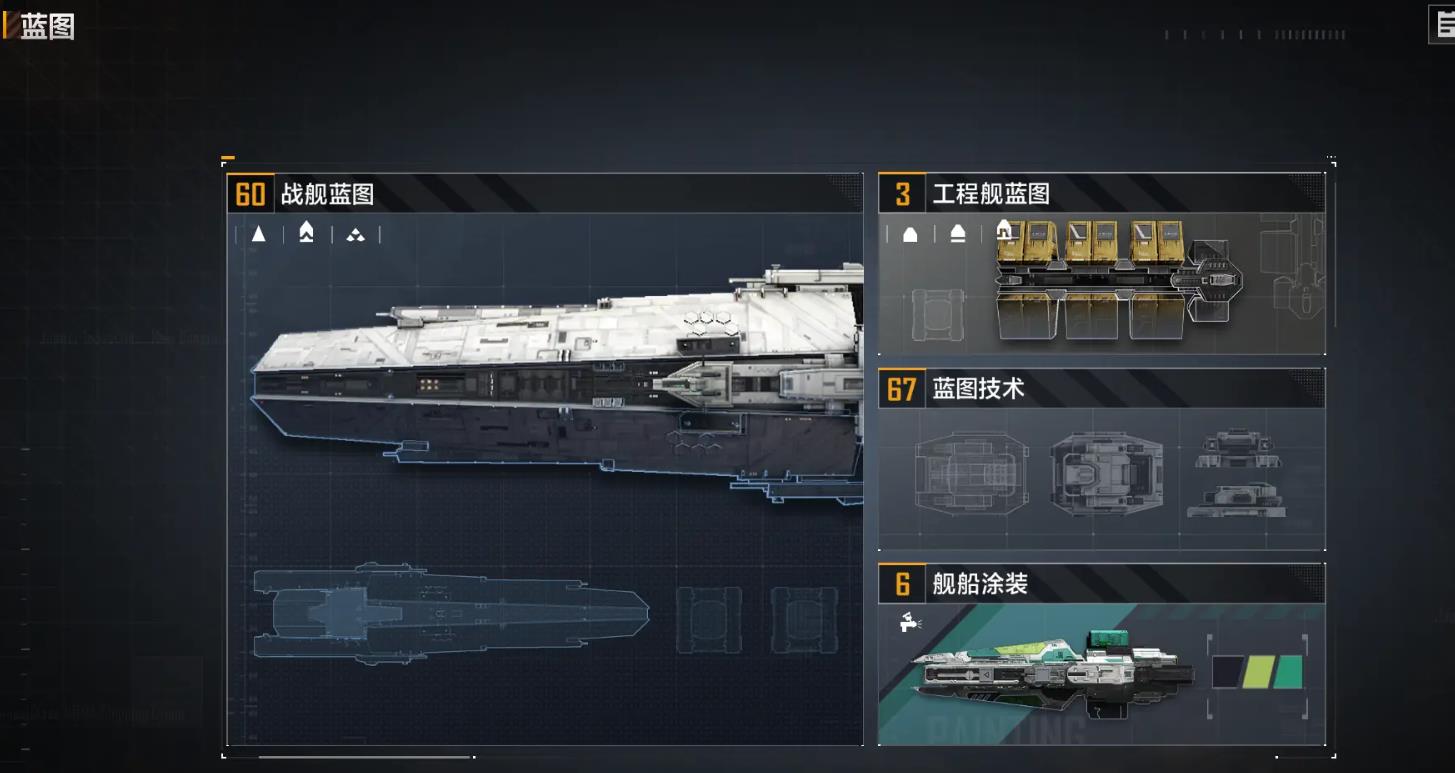Viewport: 1455px width, 773px height.
Task: Select the arrowhead ship-class icon in 战舰蓝图
Action: pos(307,234)
